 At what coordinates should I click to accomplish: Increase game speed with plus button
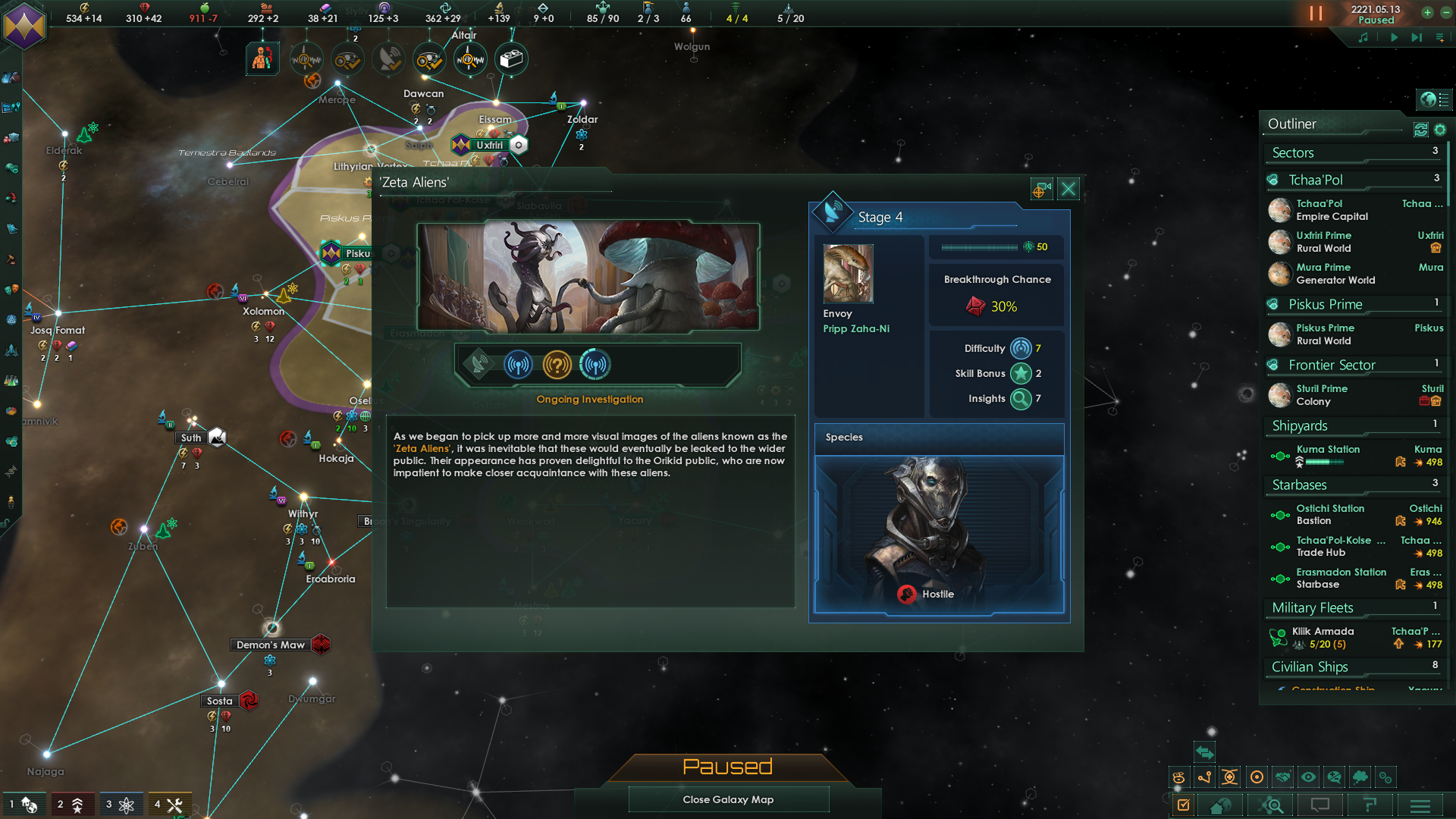[1427, 12]
